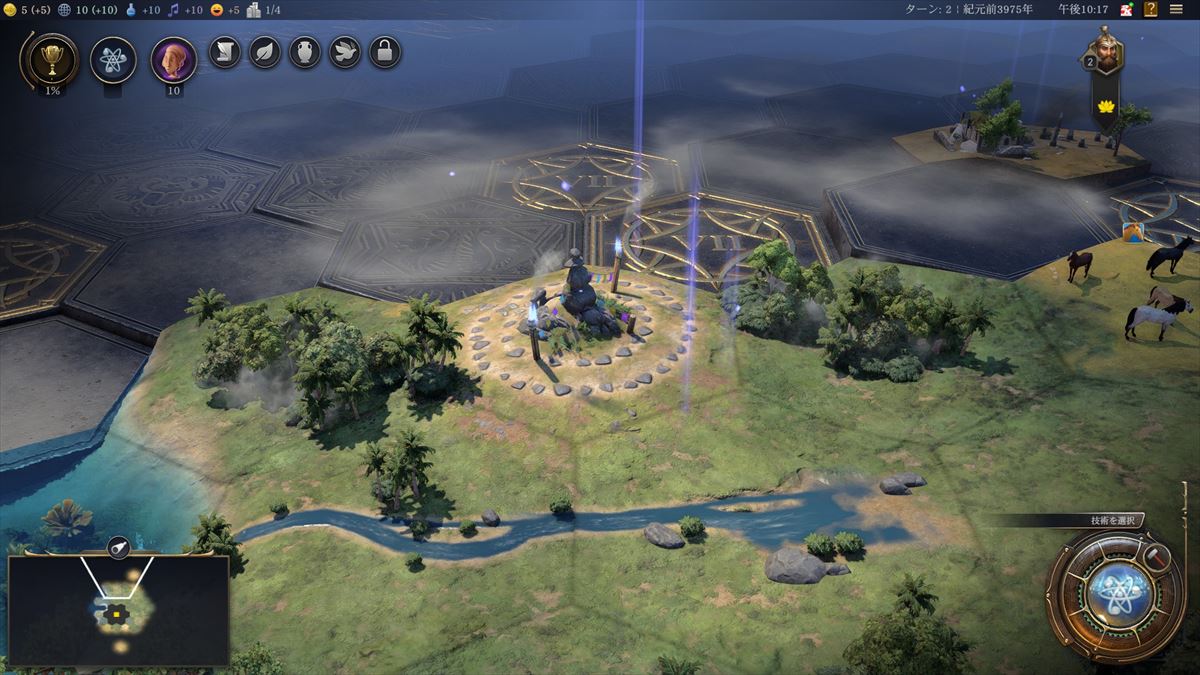Open the victory progress trophy panel

[48, 59]
